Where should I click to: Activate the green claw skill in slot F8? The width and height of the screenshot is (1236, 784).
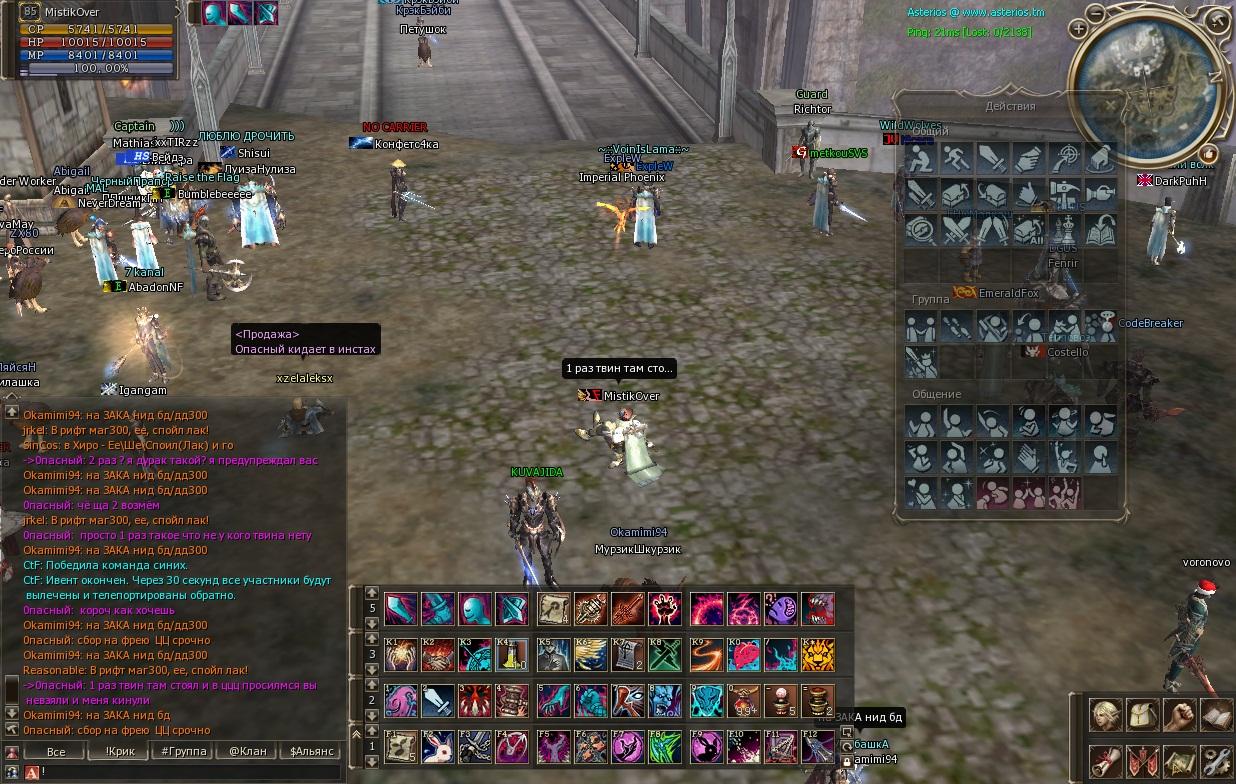point(665,746)
